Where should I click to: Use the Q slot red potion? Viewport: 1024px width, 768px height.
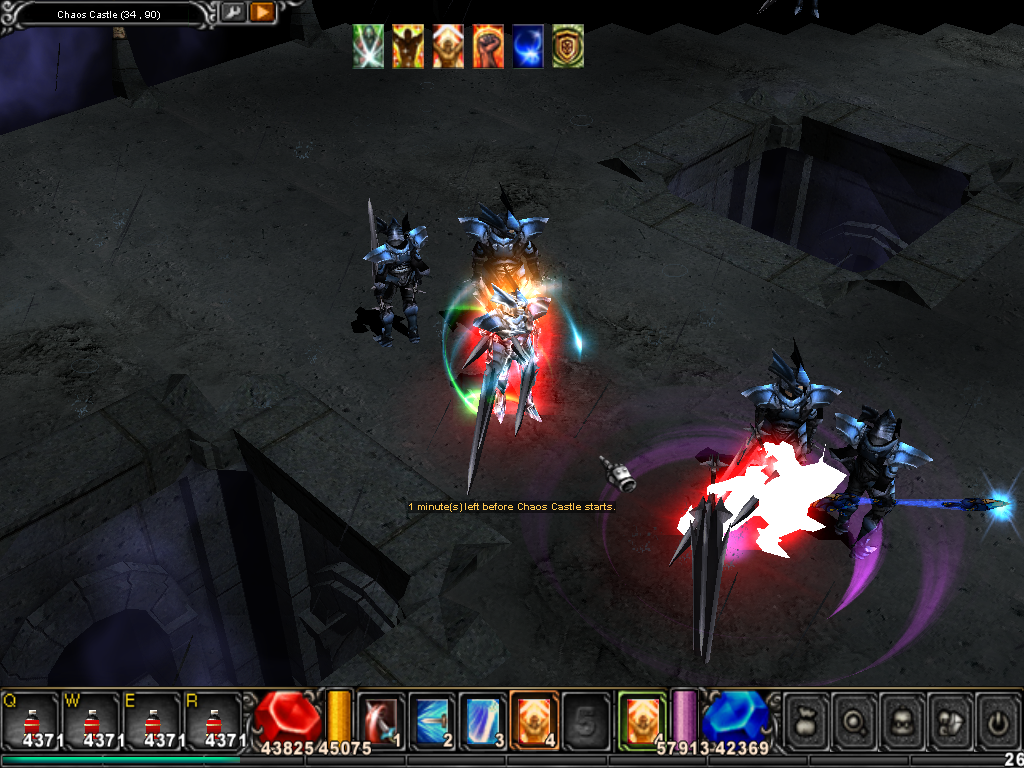[31, 719]
